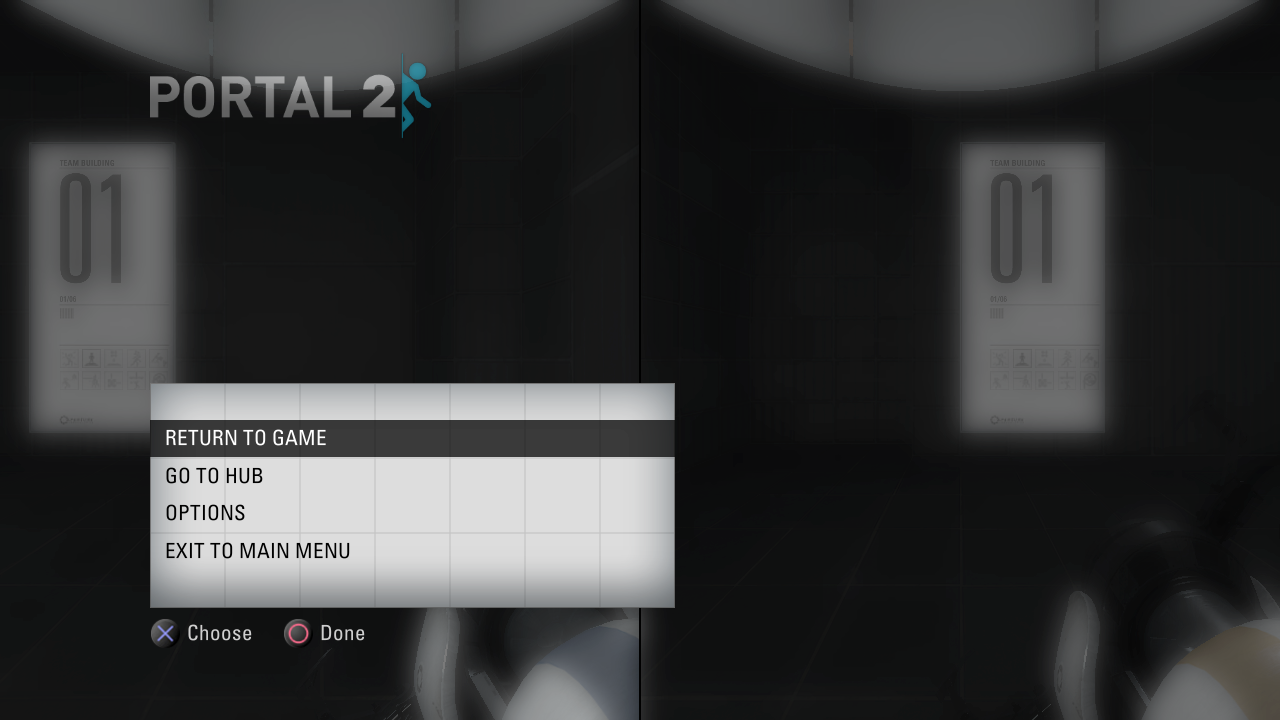Click a hazard pictogram on right chamber sign
The image size is (1280, 720).
[1000, 360]
